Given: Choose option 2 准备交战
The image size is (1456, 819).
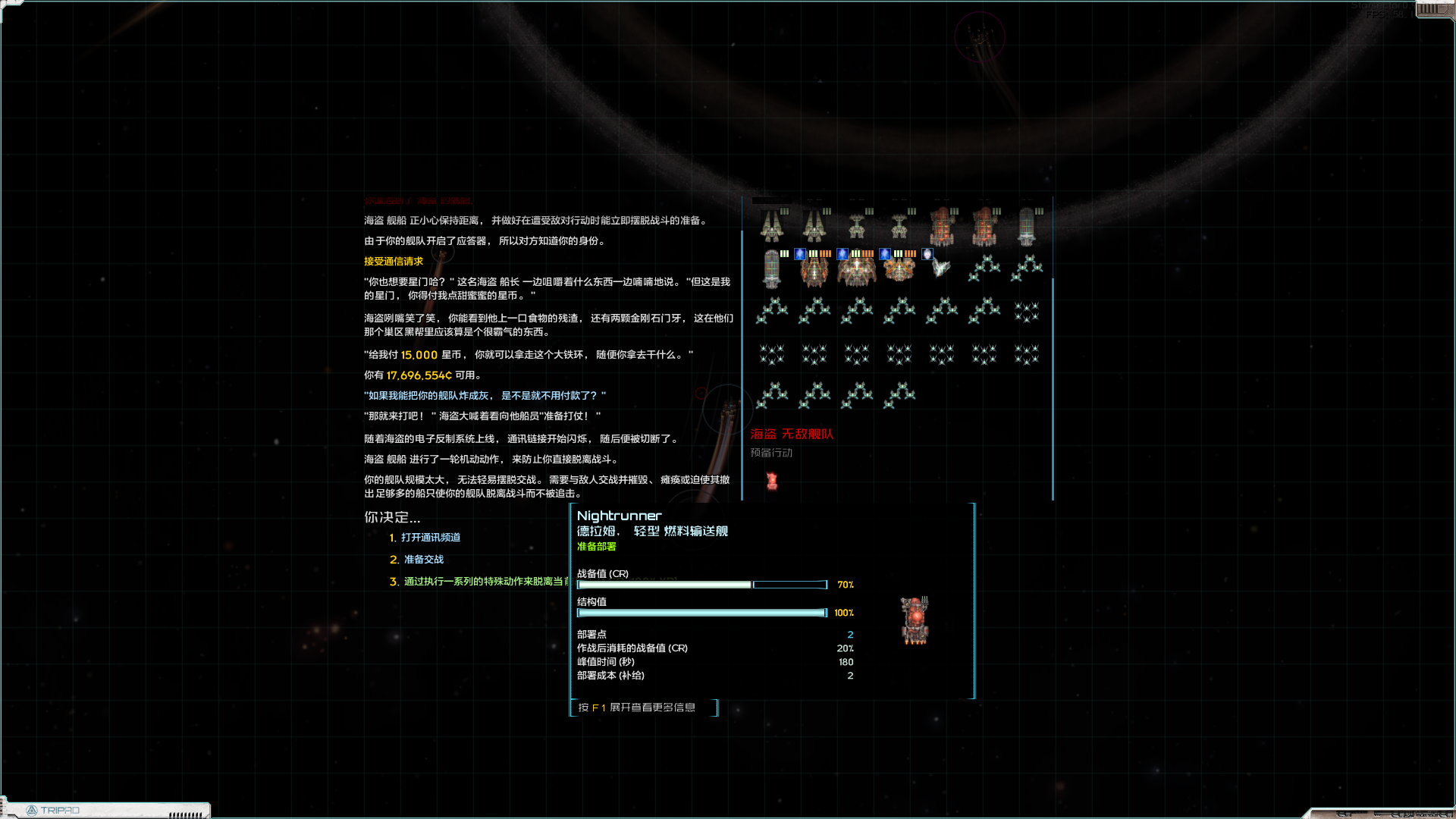Looking at the screenshot, I should [424, 560].
